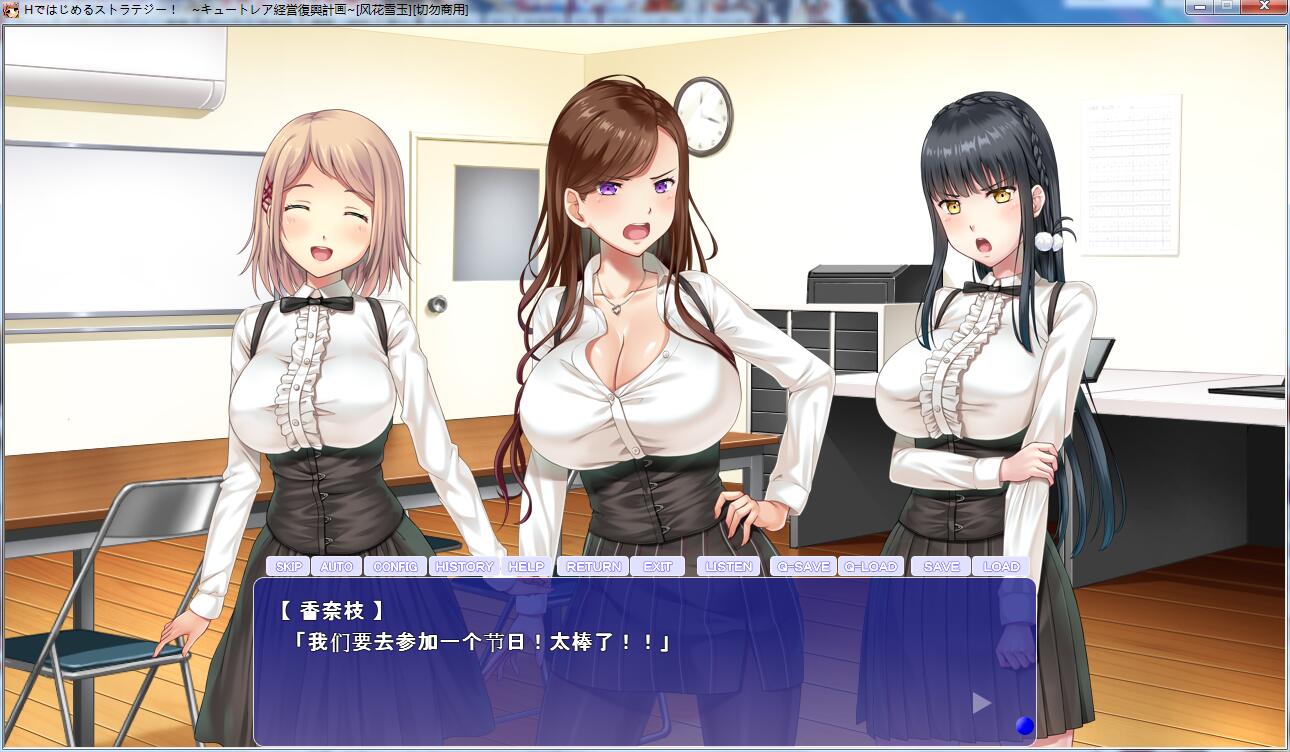Toggle AUTO off by clicking it again
The height and width of the screenshot is (752, 1290).
coord(336,566)
